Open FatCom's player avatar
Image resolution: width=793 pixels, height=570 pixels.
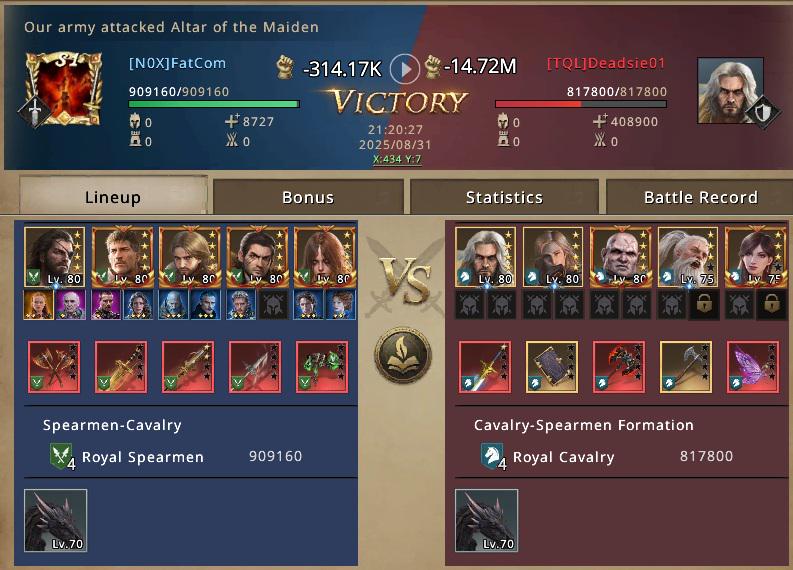pos(63,89)
